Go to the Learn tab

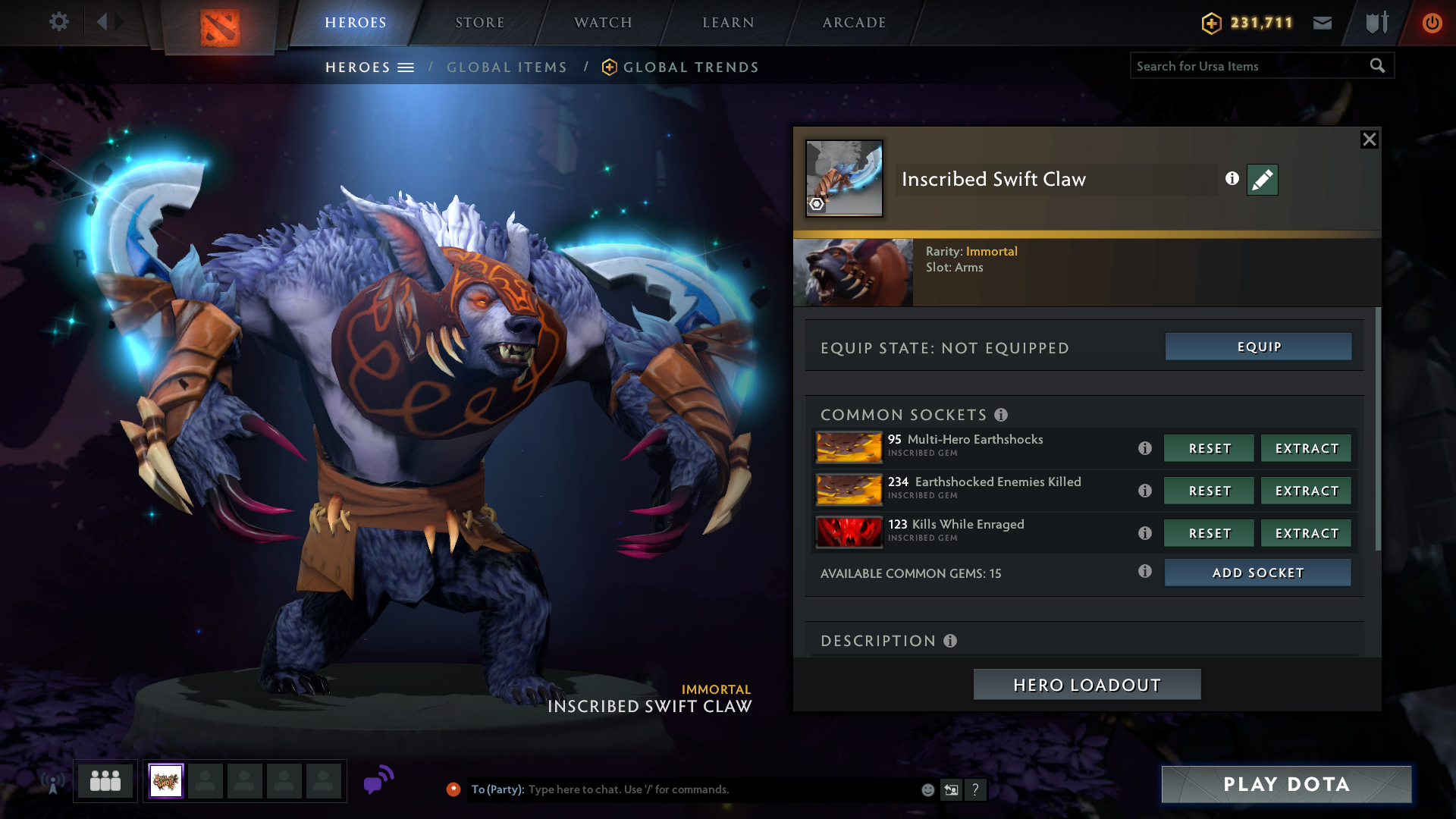(x=728, y=23)
